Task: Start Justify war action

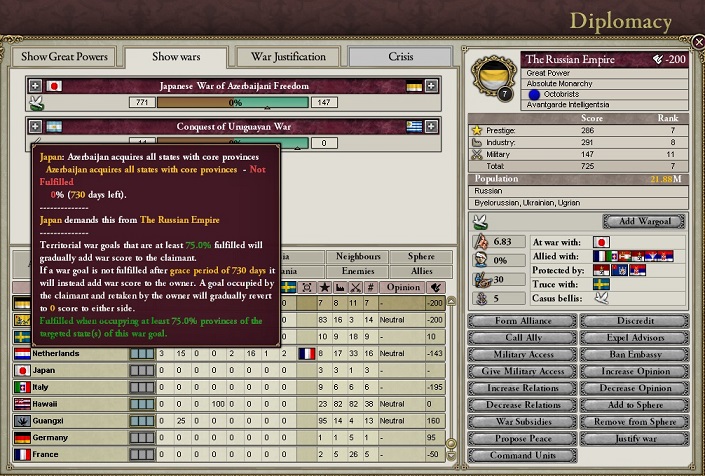Action: pyautogui.click(x=634, y=439)
